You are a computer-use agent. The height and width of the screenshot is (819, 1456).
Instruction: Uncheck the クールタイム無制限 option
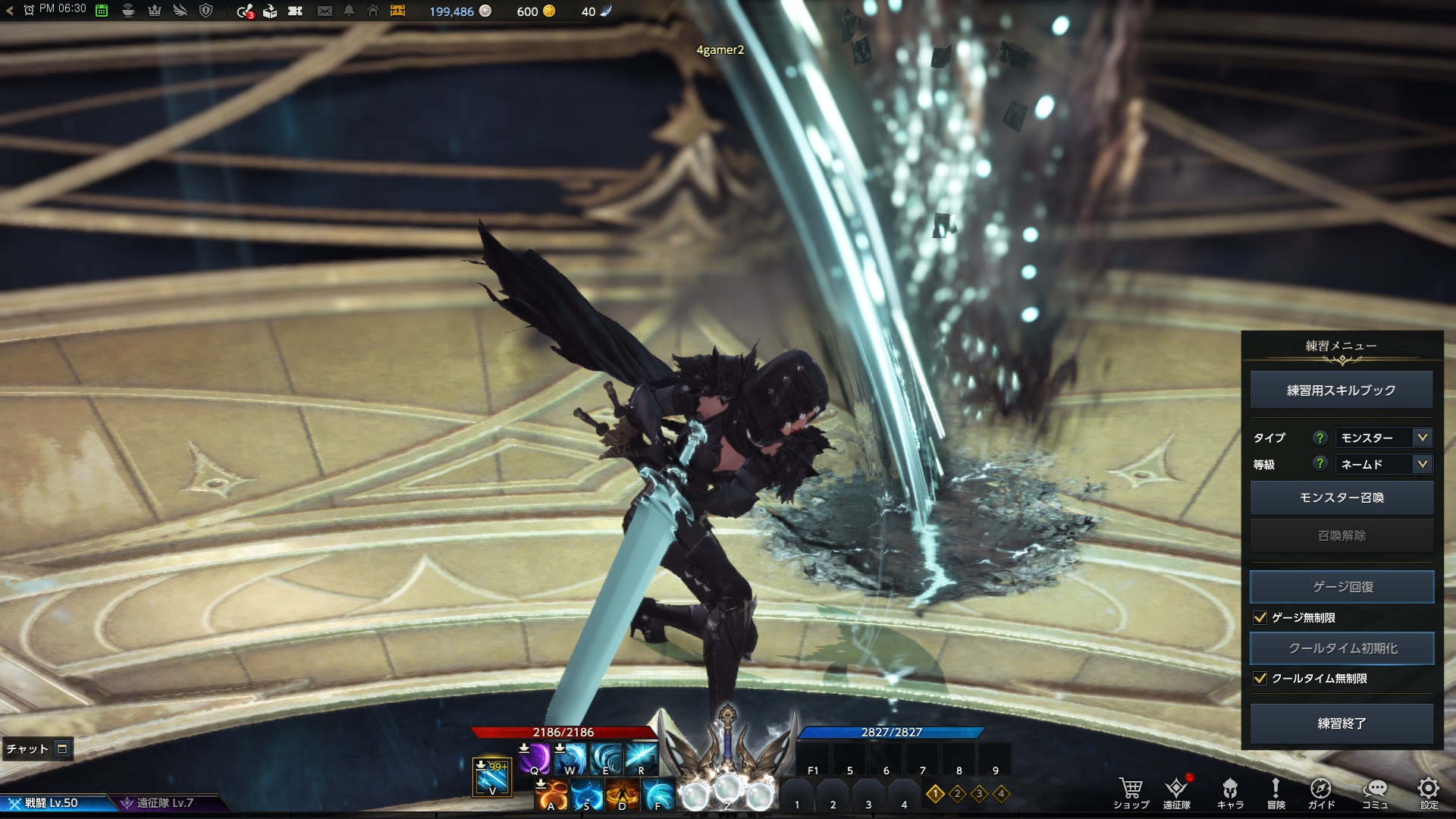[1260, 679]
